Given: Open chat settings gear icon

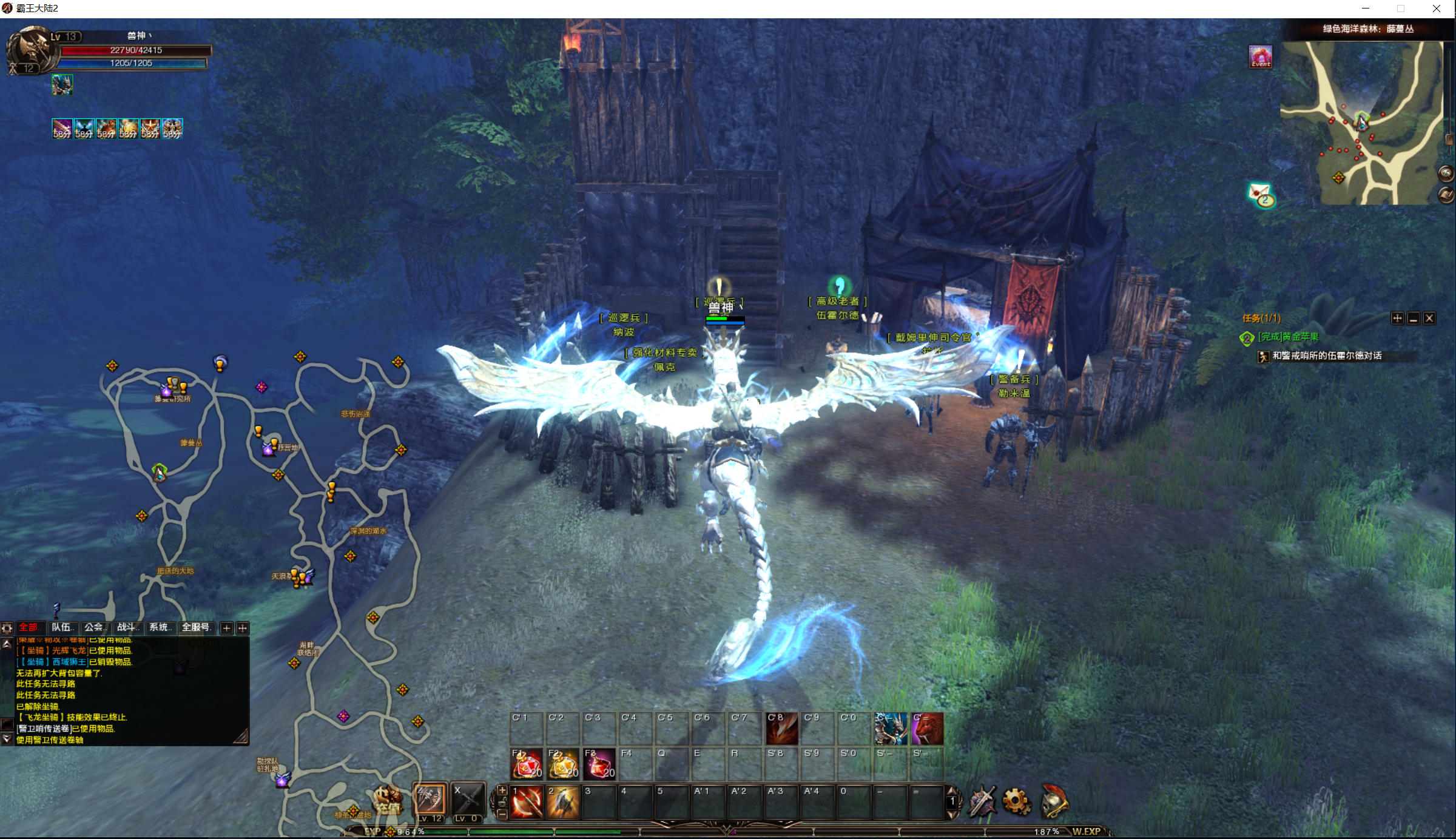Looking at the screenshot, I should 7,628.
